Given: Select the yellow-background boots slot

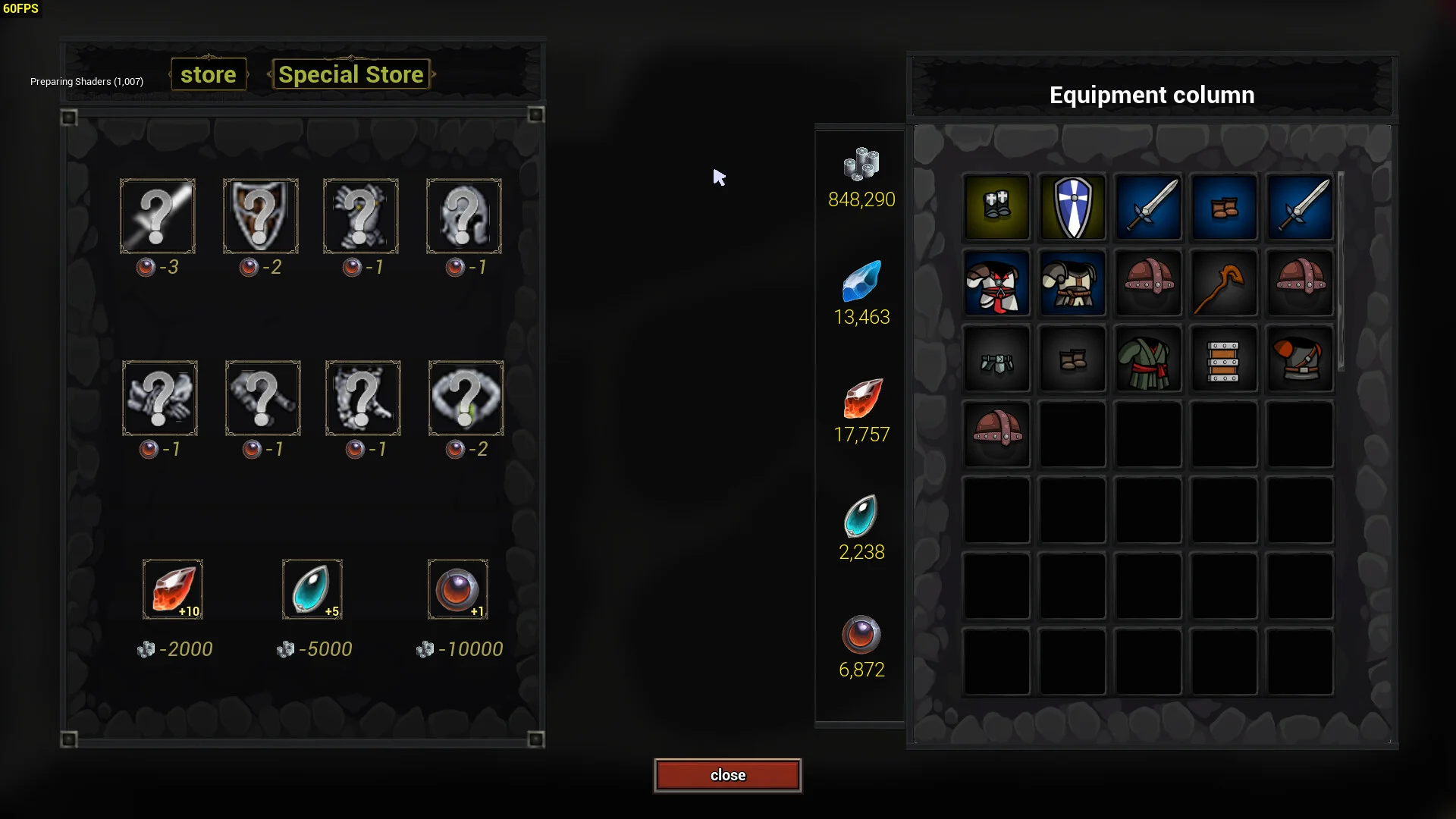Looking at the screenshot, I should click(996, 207).
